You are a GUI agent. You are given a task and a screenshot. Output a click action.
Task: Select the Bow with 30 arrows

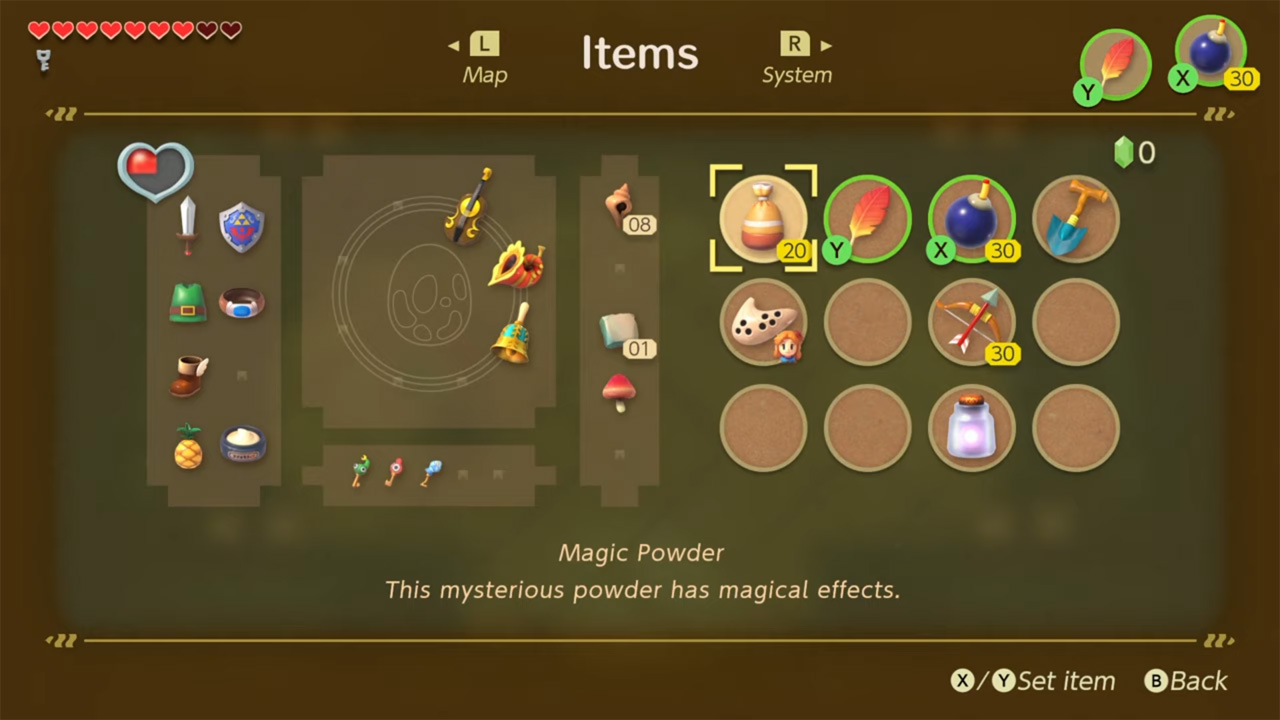[x=971, y=322]
